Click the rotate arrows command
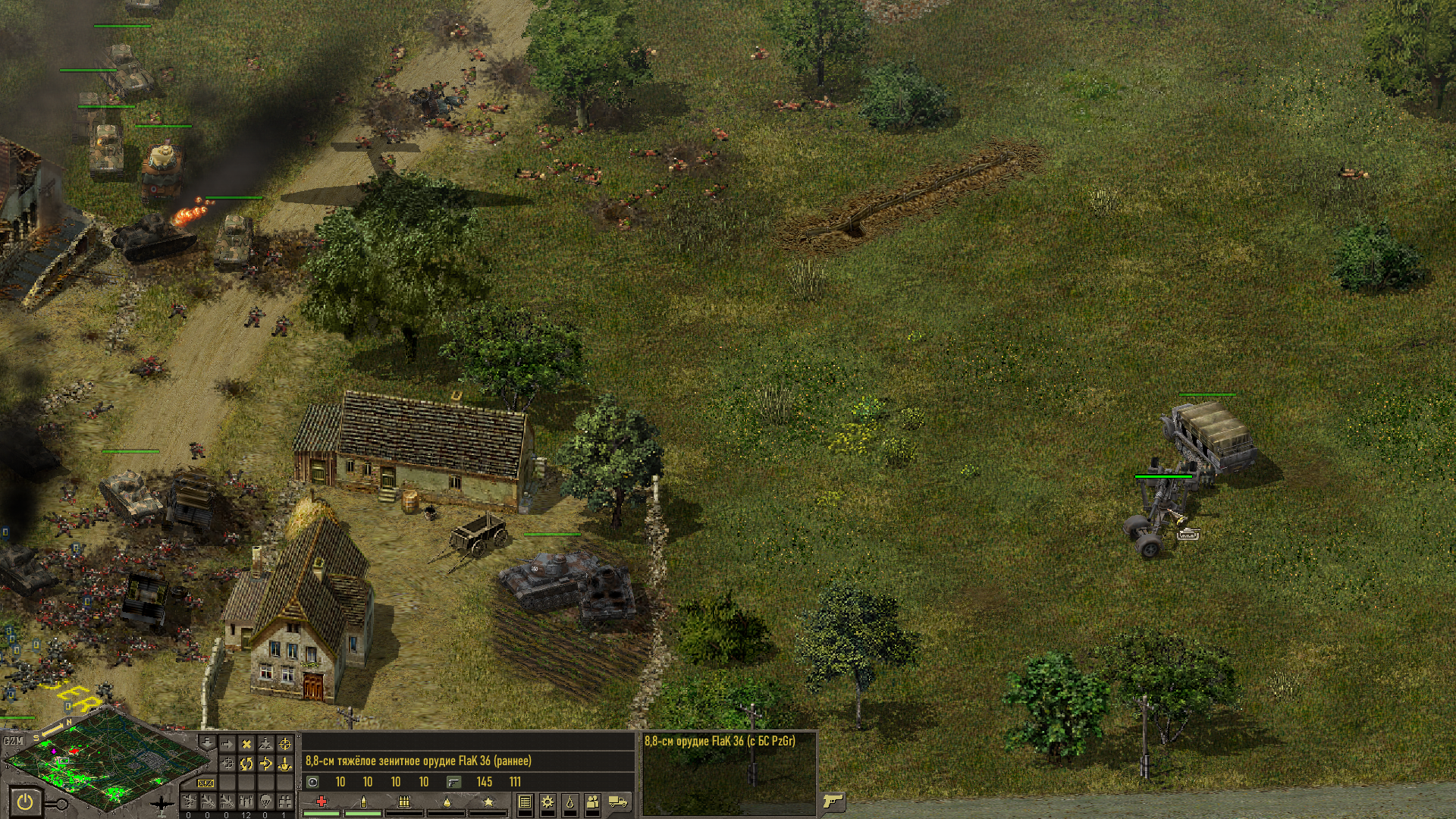 click(246, 764)
